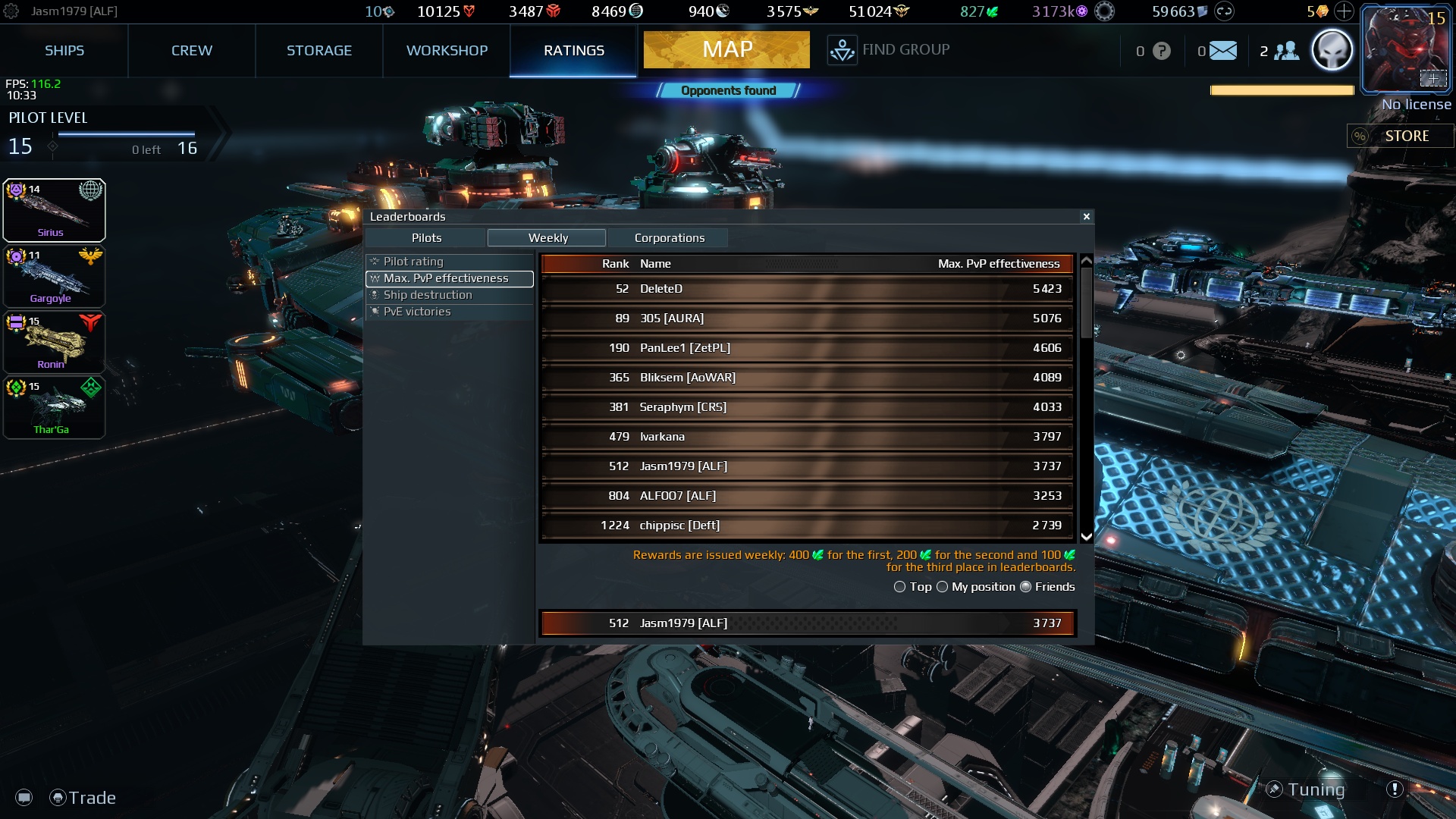Image resolution: width=1456 pixels, height=819 pixels.
Task: Open the Storage tab
Action: [x=319, y=51]
